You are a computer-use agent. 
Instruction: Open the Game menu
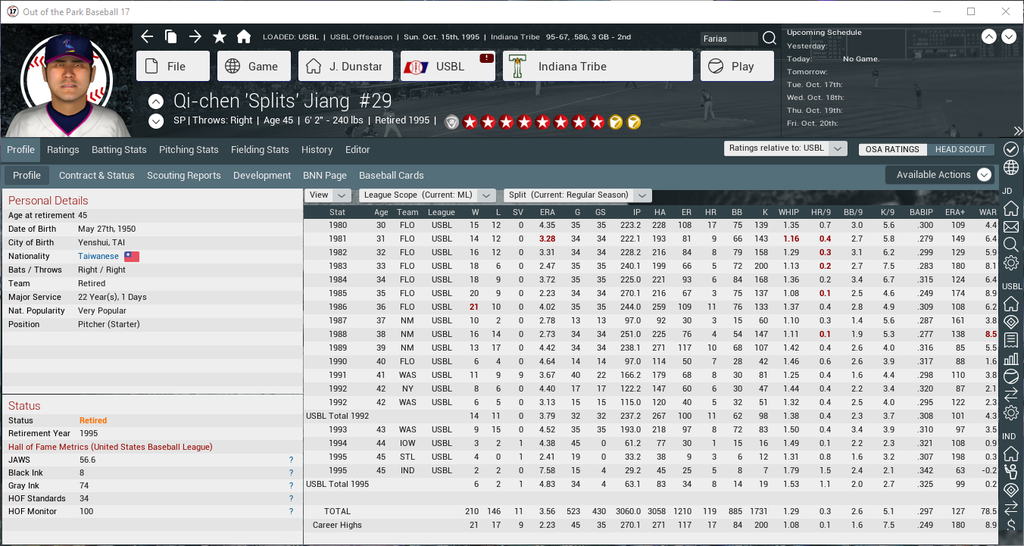tap(254, 67)
